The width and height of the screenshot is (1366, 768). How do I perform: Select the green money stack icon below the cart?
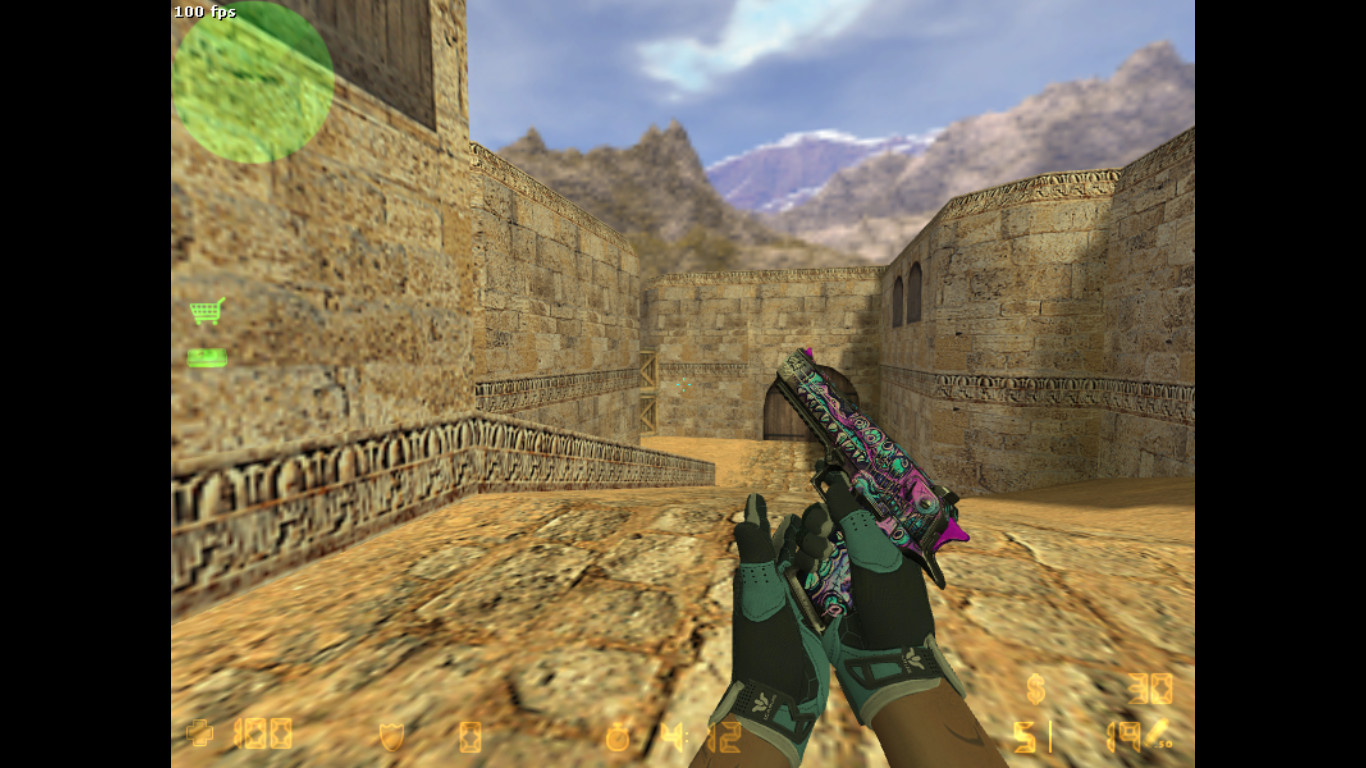(205, 357)
